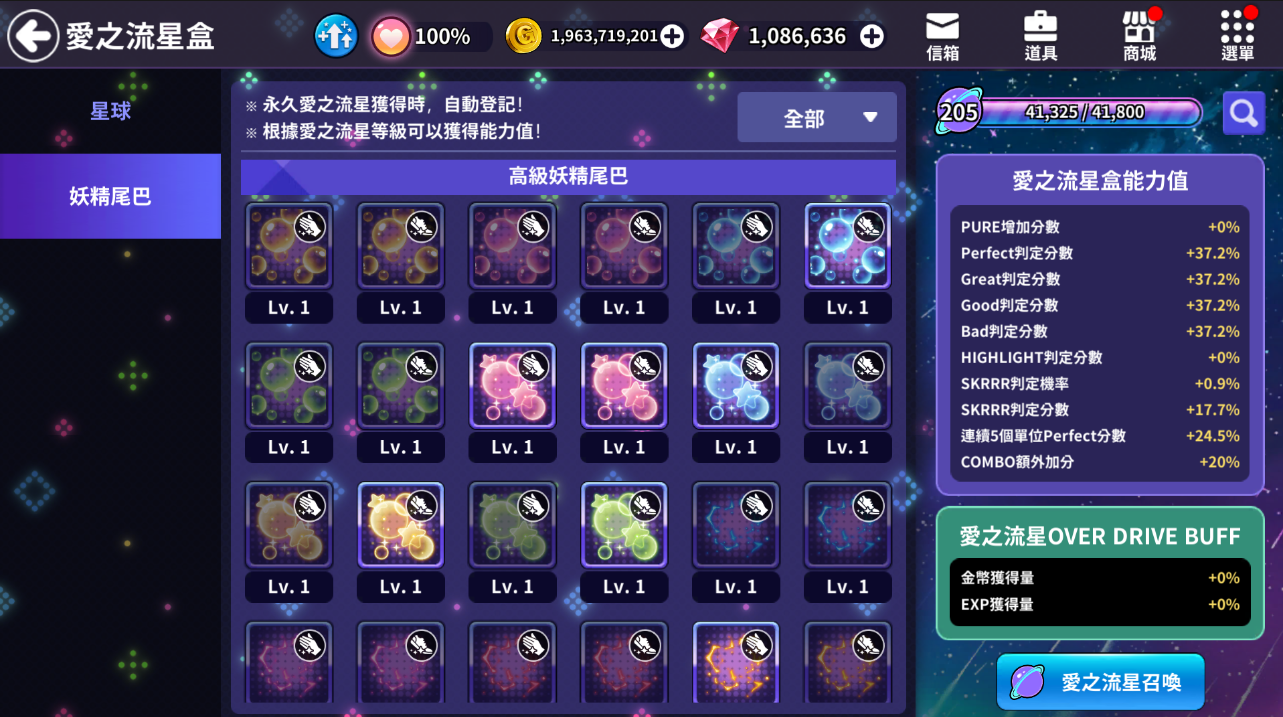
Task: Open the 商城 shop
Action: pyautogui.click(x=1139, y=37)
